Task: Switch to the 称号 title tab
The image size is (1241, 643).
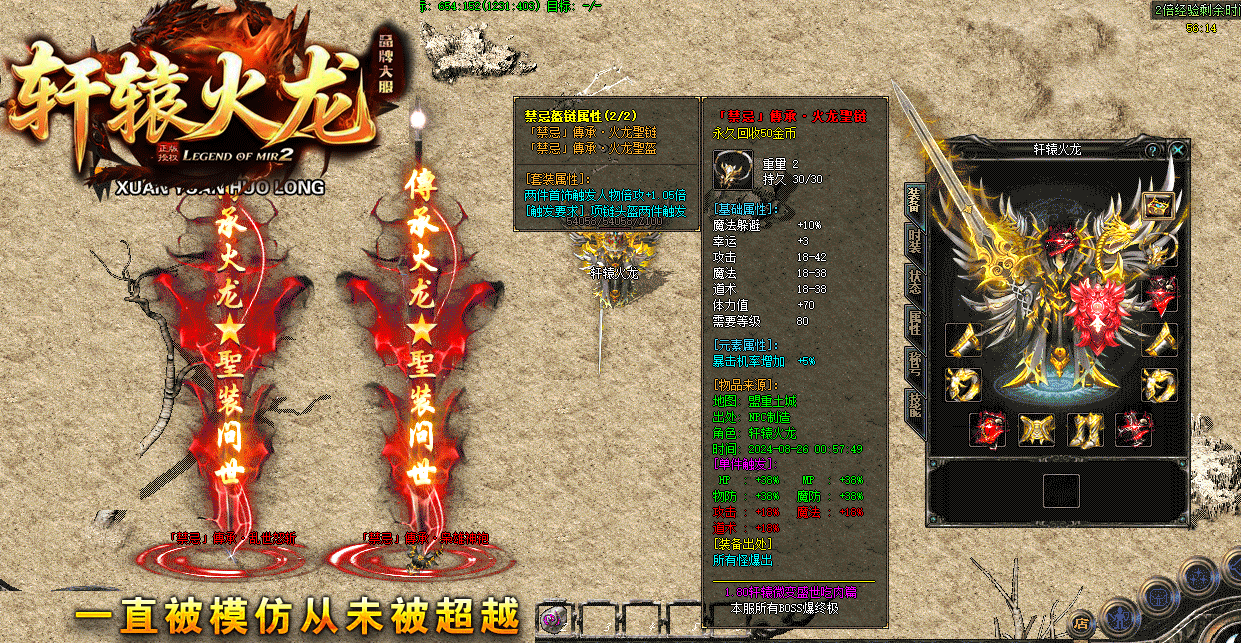Action: click(x=914, y=363)
